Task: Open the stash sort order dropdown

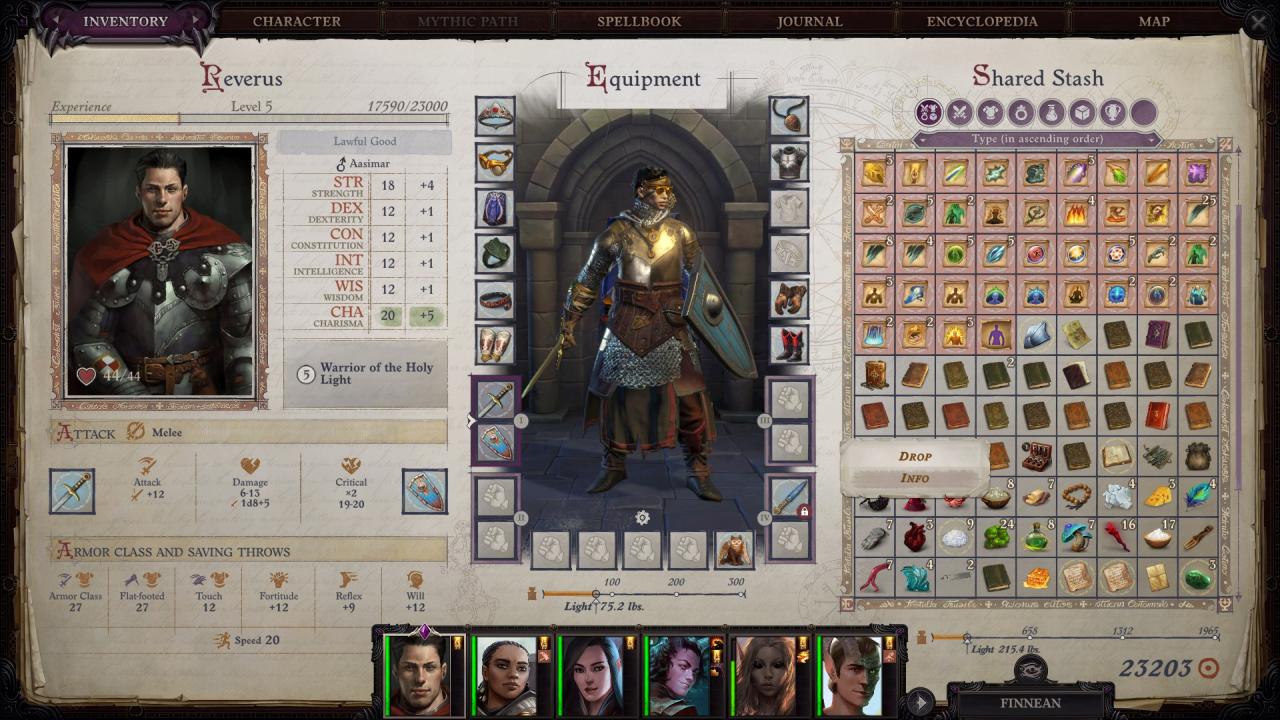Action: coord(1036,139)
